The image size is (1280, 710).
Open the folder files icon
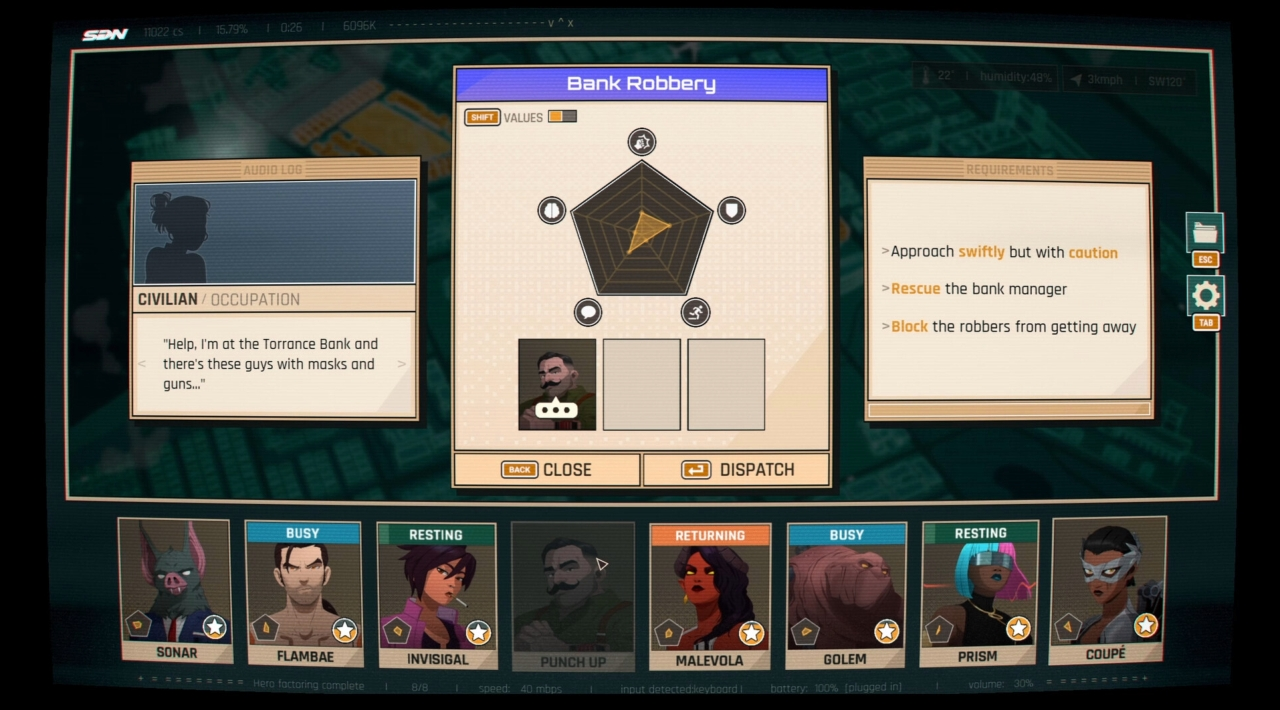[1205, 233]
